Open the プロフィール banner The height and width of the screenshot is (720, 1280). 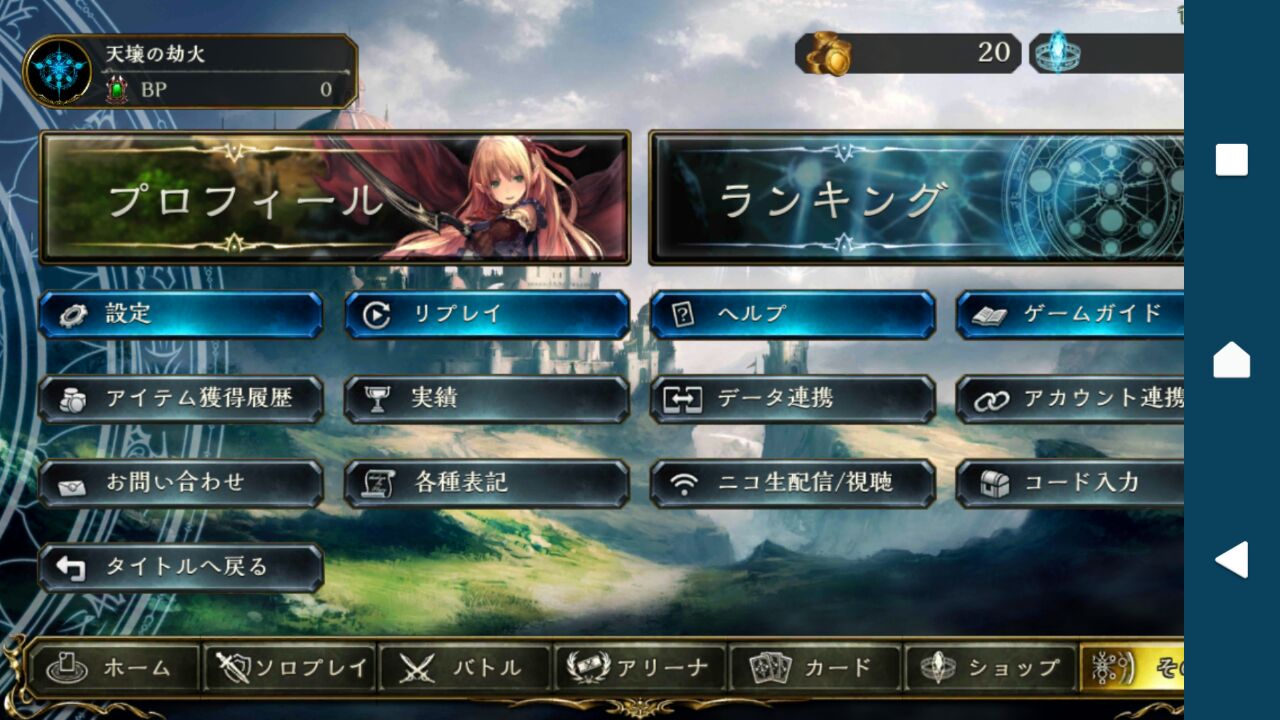pos(335,198)
